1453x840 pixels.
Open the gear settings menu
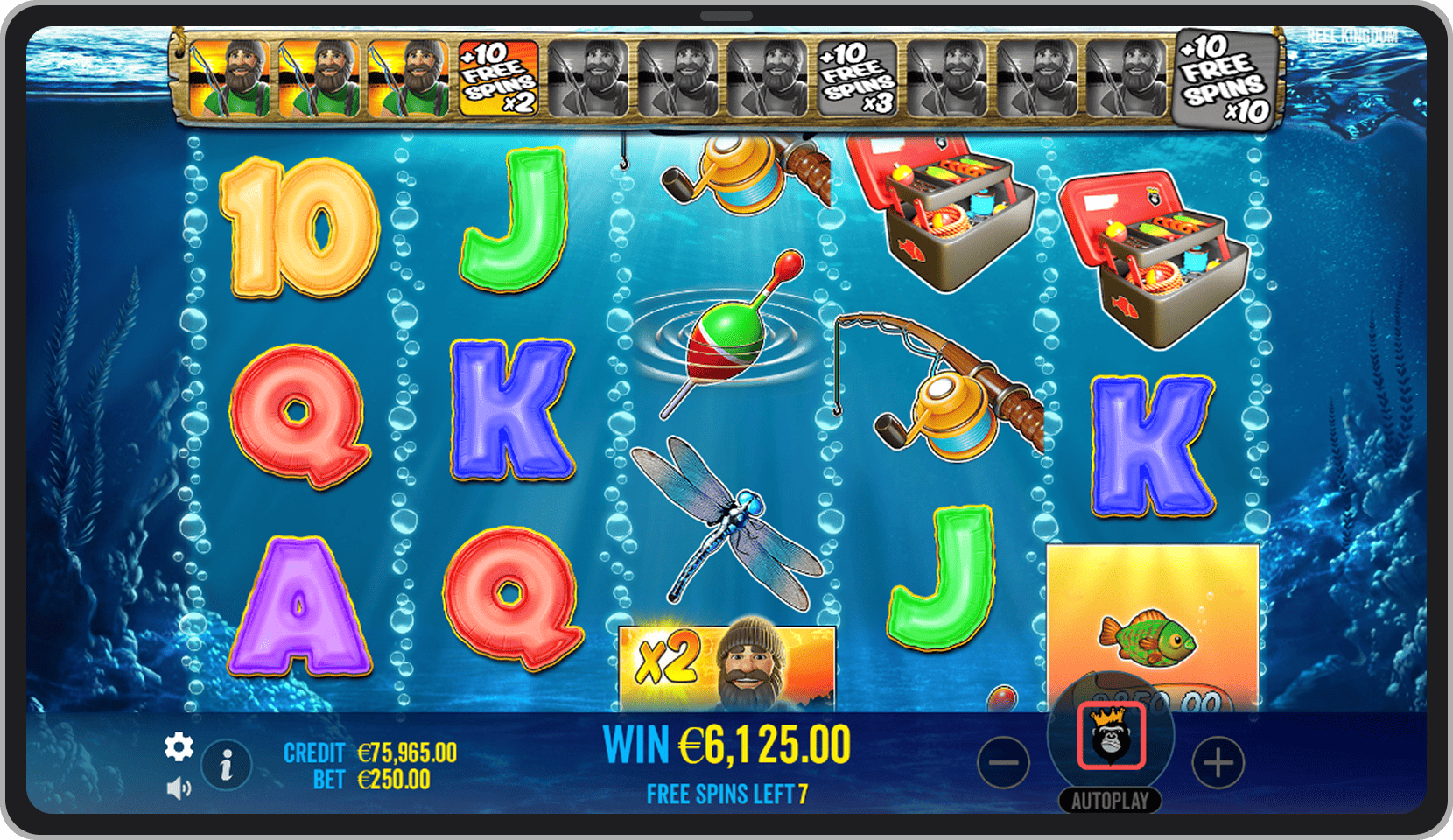[179, 746]
